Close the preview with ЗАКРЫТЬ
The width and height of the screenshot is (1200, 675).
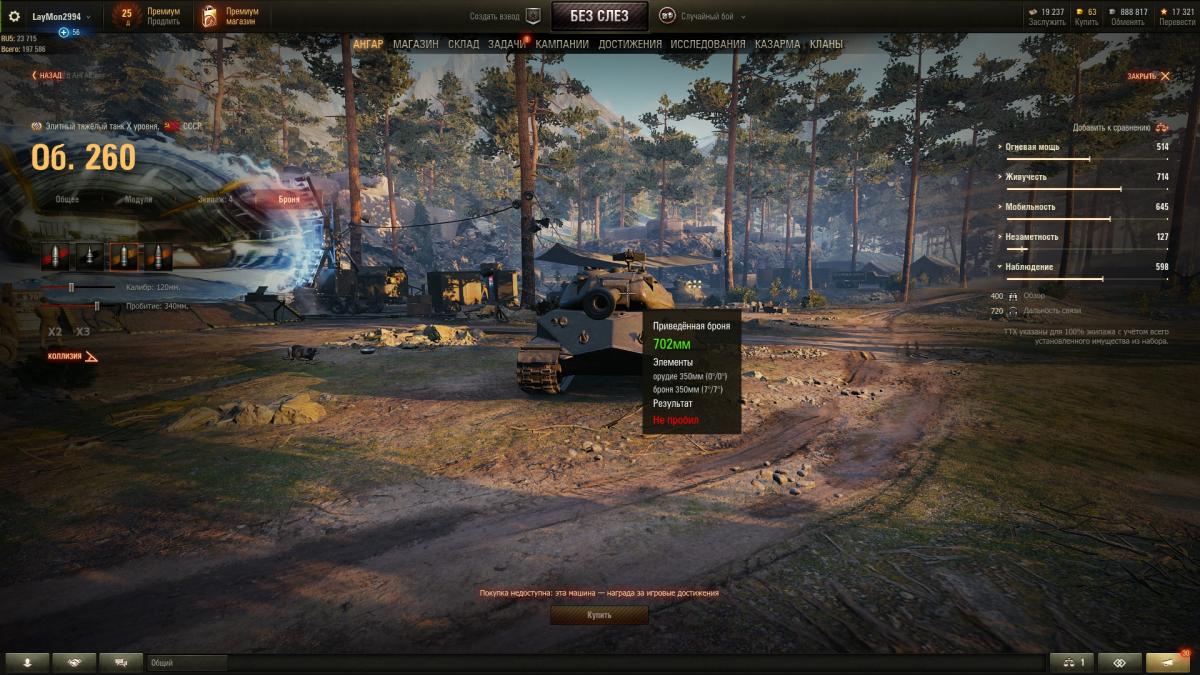(1148, 76)
